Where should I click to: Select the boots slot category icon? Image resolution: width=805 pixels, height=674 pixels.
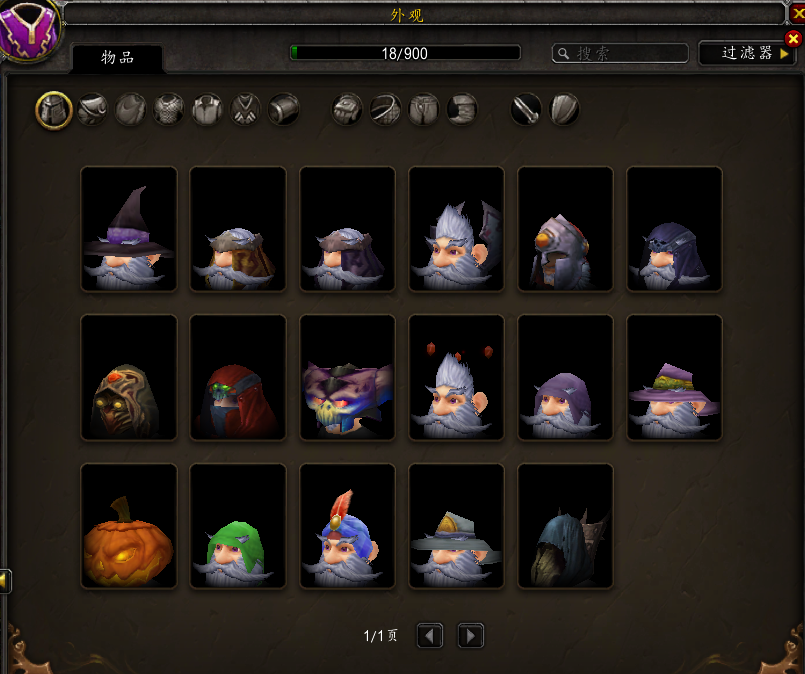(462, 109)
